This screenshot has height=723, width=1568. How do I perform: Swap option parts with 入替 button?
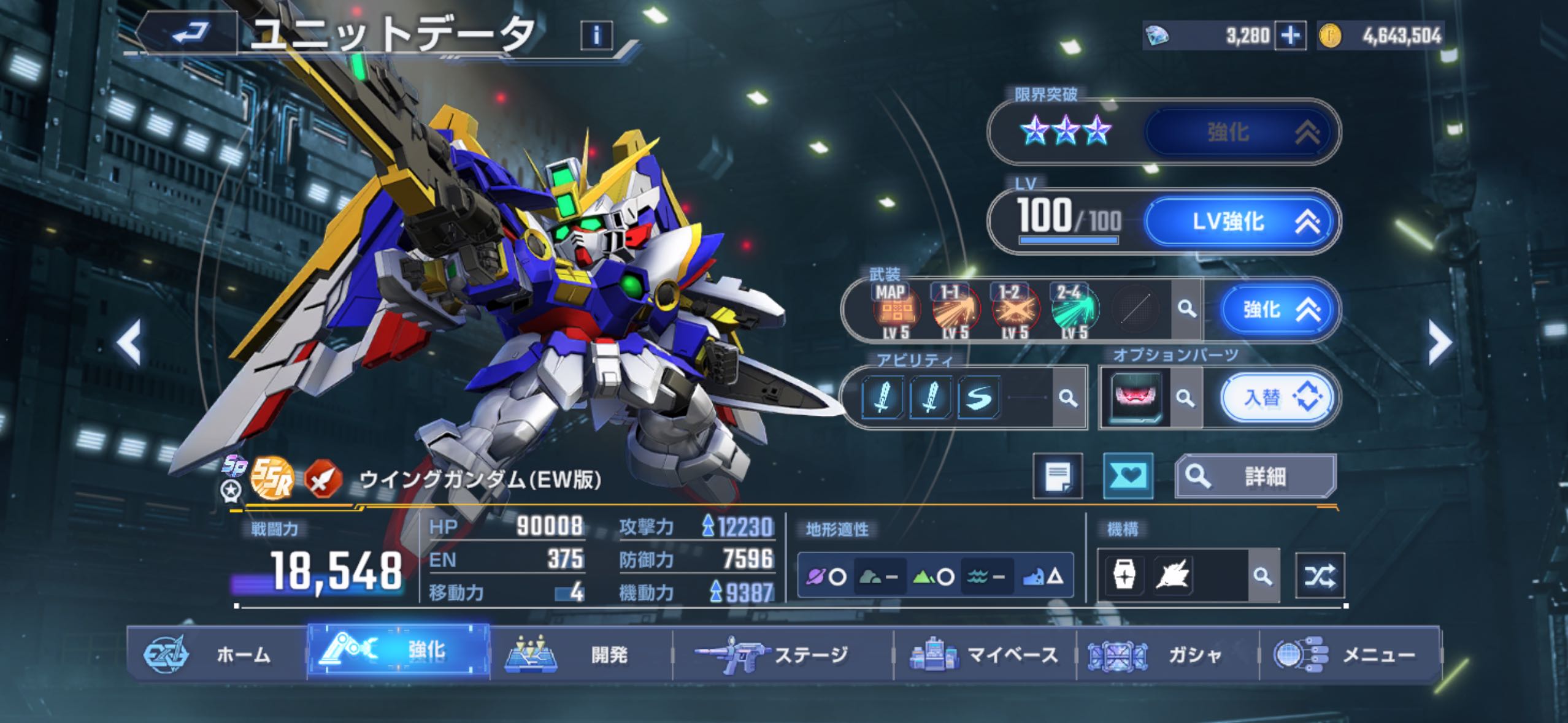(1276, 399)
